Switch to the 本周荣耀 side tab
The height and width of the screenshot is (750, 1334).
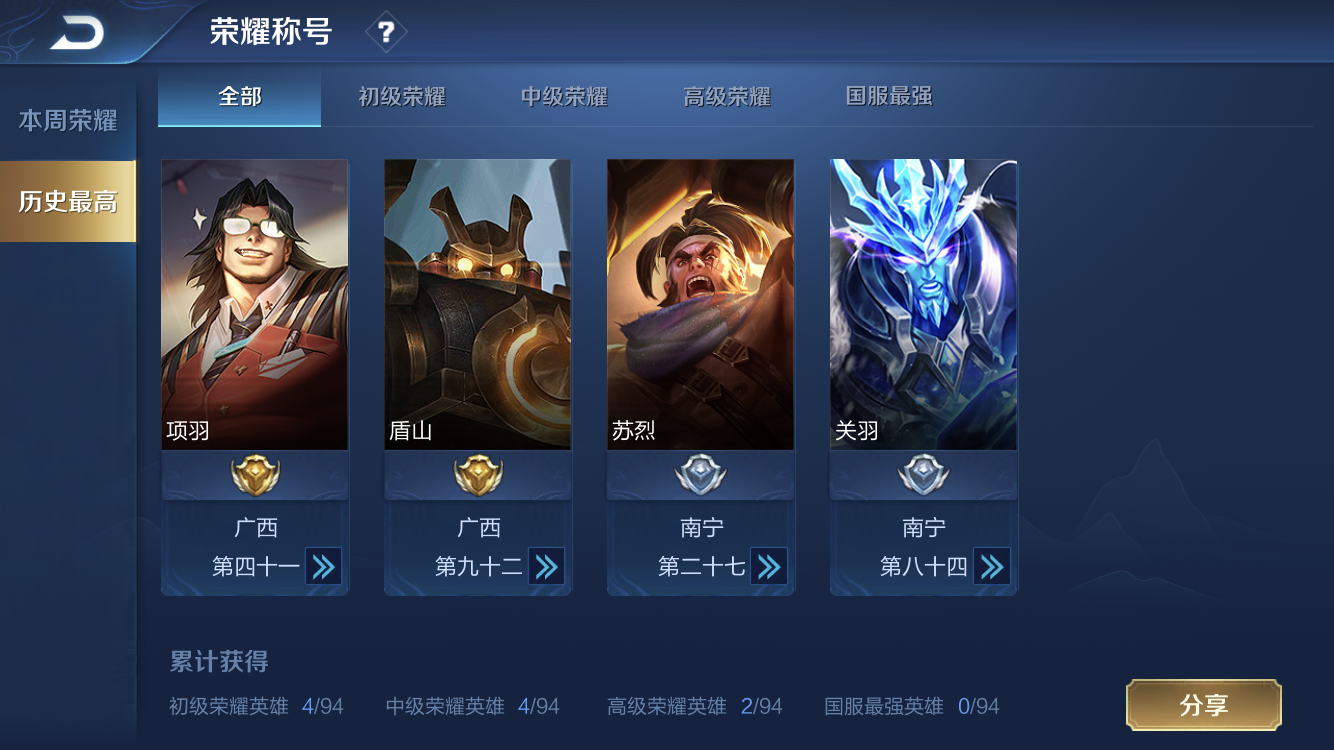(68, 121)
